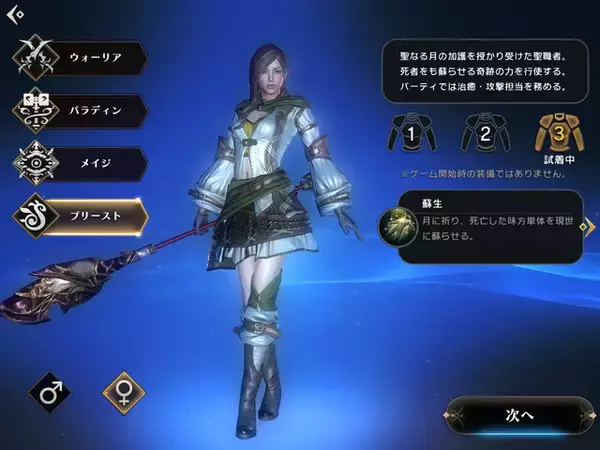Select the プリースト (Priest) class
The width and height of the screenshot is (600, 450).
tap(80, 215)
